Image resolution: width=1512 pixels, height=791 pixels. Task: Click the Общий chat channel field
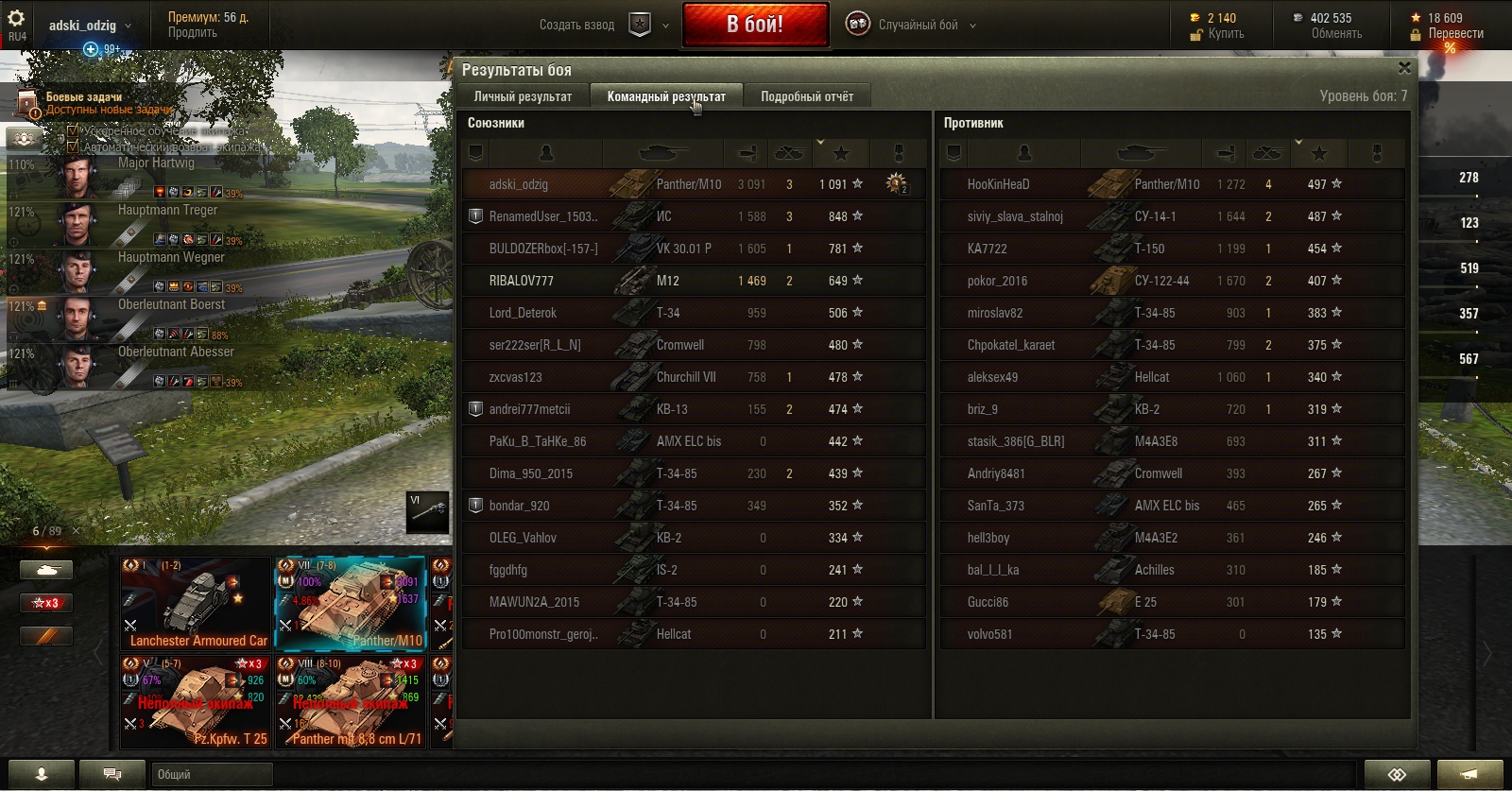point(212,774)
